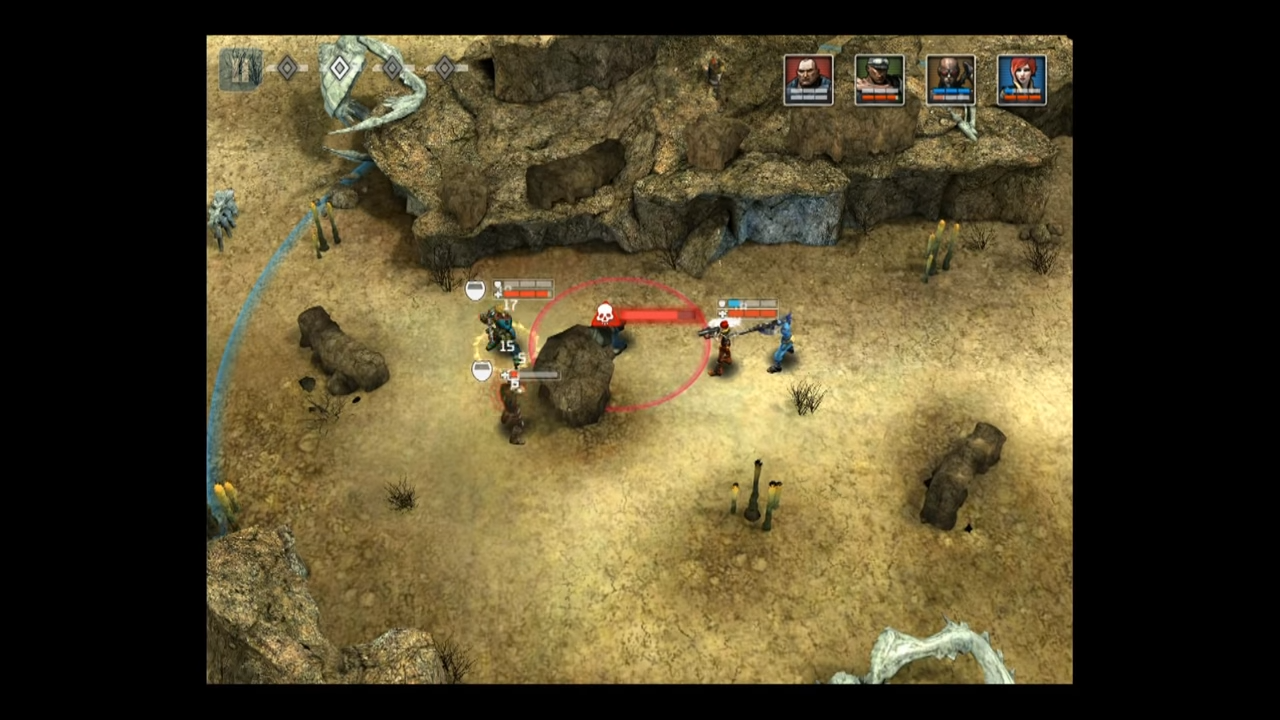Select the red-haired female soldier portrait
The height and width of the screenshot is (720, 1280).
1023,80
